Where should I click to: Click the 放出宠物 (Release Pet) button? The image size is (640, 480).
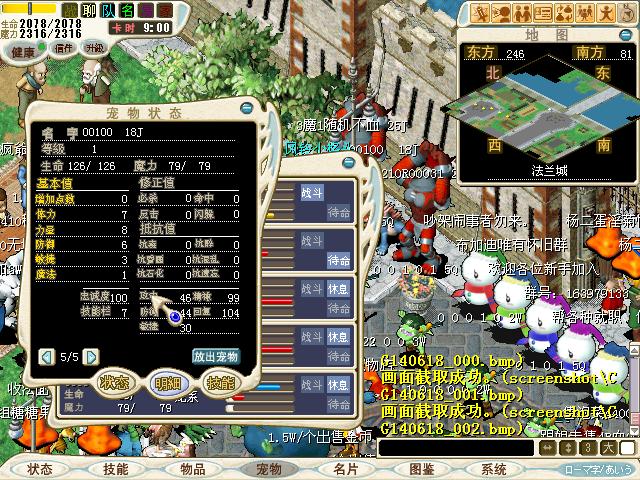(215, 356)
